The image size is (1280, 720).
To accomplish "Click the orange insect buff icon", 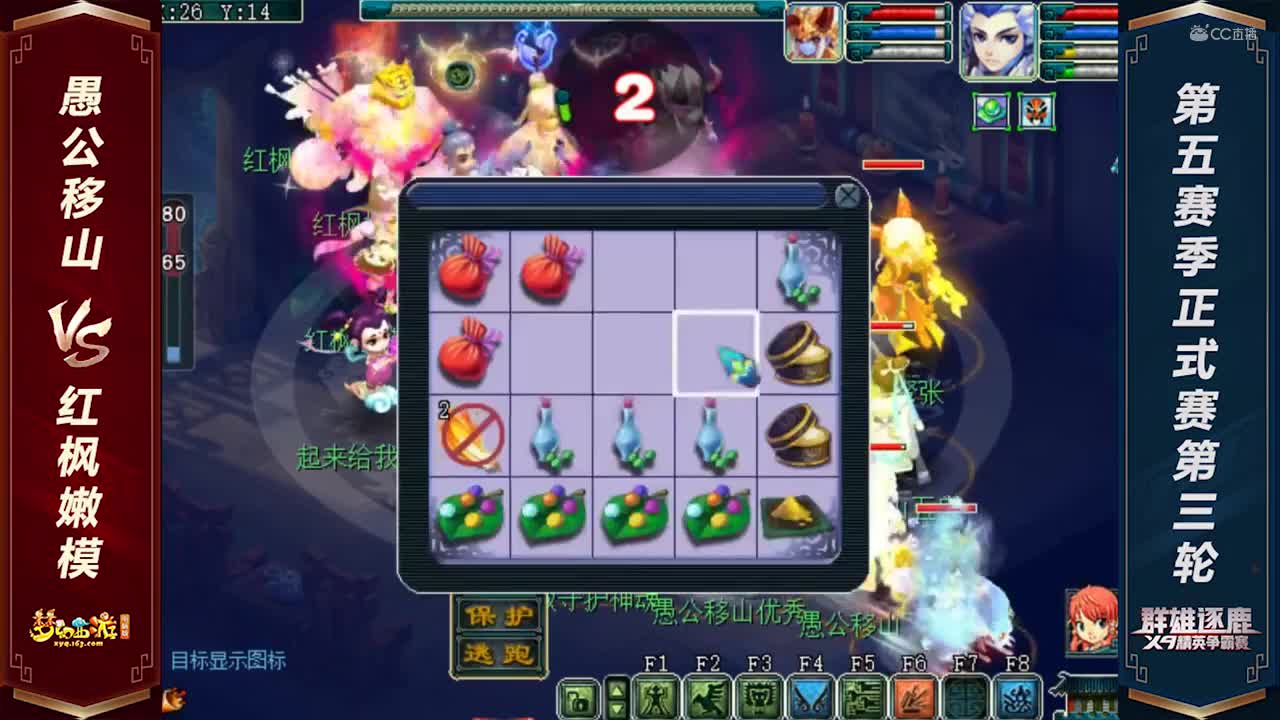I will (x=1036, y=111).
